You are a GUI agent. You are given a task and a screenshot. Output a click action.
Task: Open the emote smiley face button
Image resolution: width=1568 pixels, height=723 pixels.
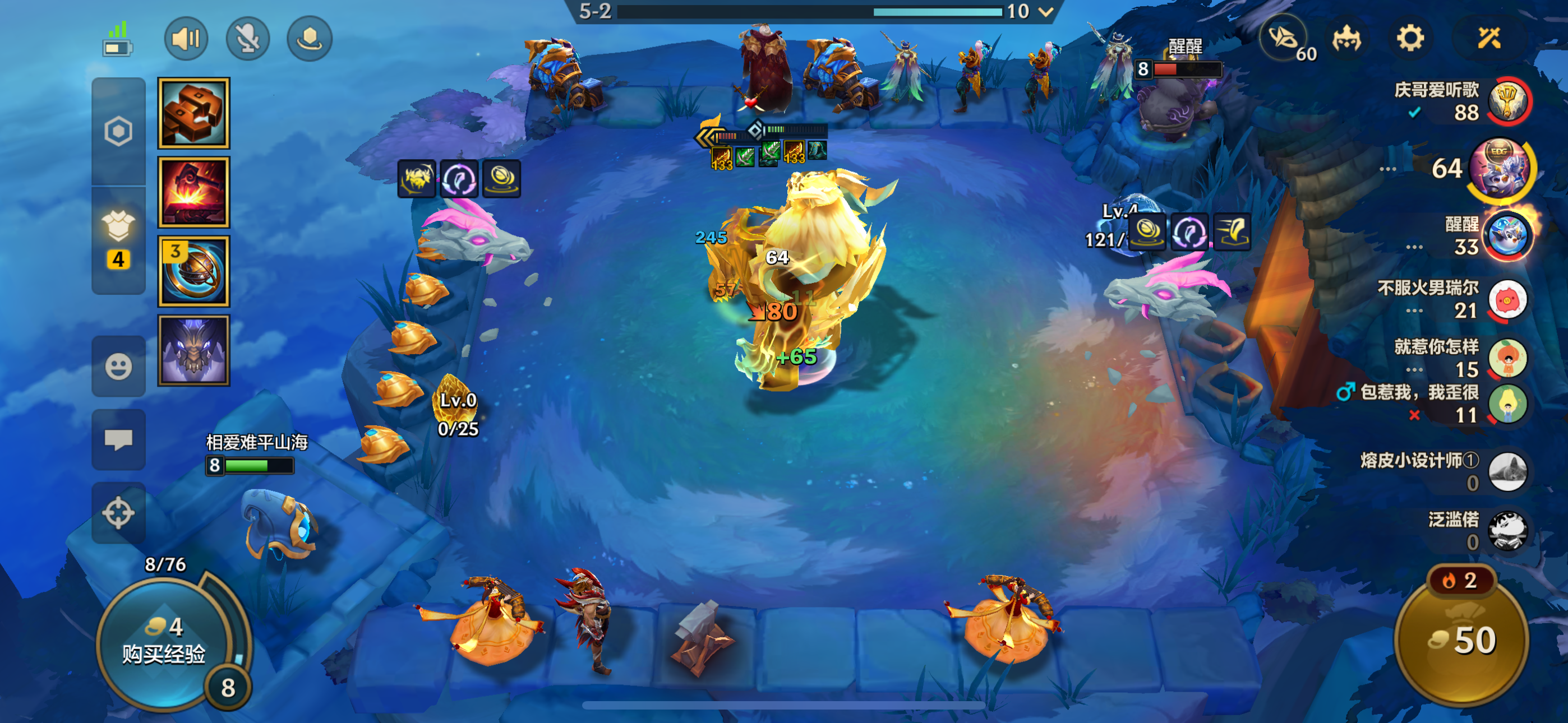click(x=118, y=367)
